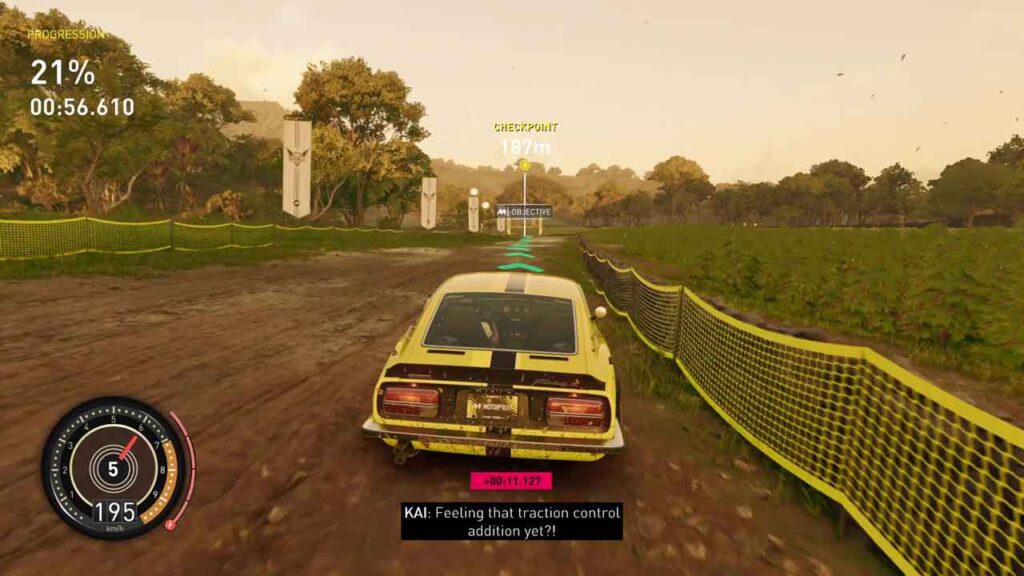Click the speedometer gauge dial
Image resolution: width=1024 pixels, height=576 pixels.
[113, 467]
